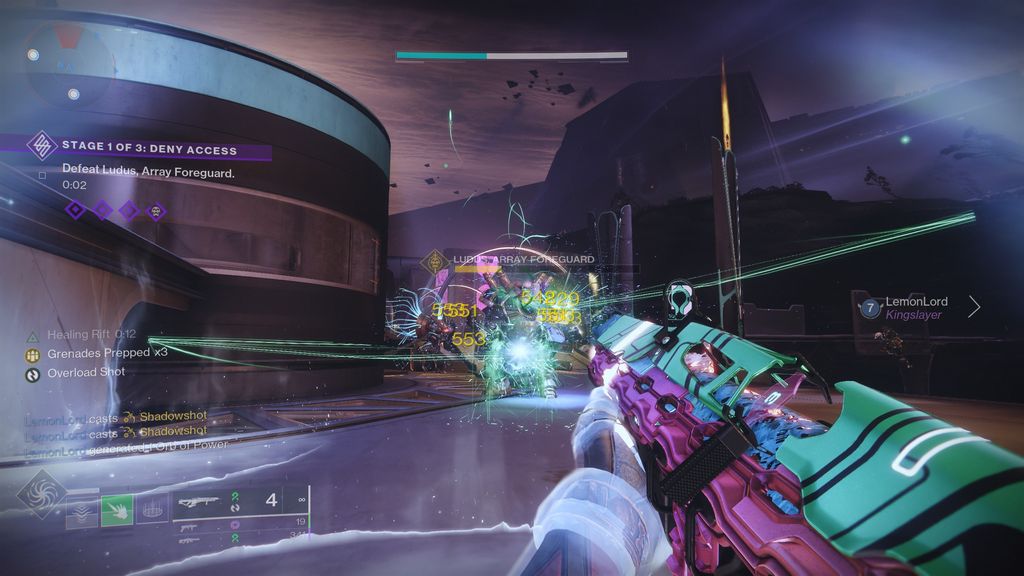Click the Grenades Prepped buff icon
The image size is (1024, 576).
(x=33, y=354)
